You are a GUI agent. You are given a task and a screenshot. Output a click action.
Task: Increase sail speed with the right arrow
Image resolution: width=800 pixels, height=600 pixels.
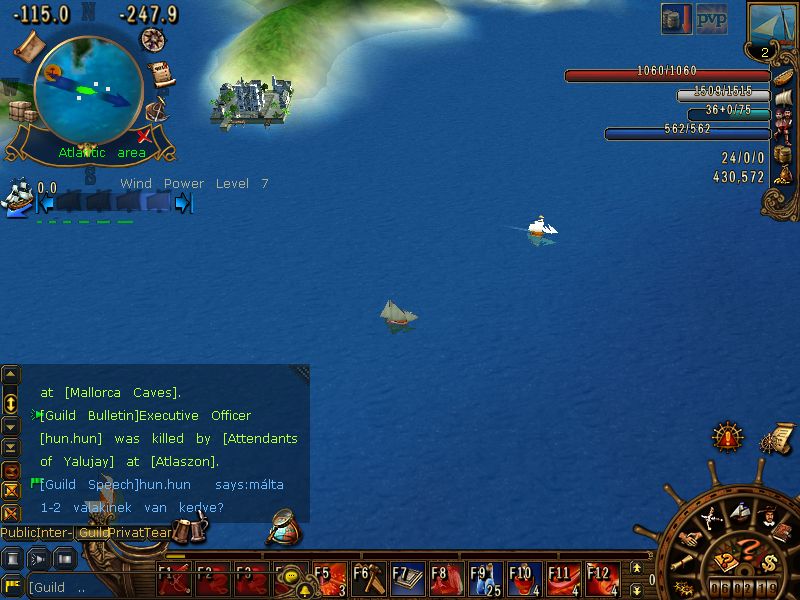(x=182, y=203)
